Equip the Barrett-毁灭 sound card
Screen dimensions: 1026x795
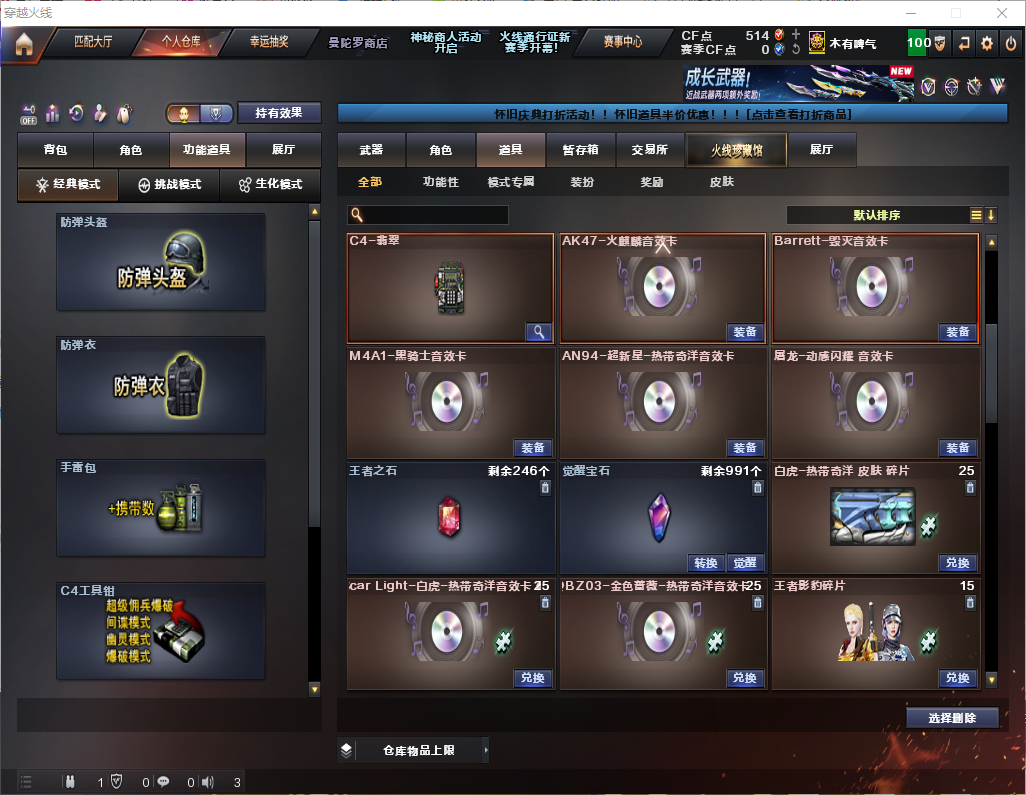point(958,332)
